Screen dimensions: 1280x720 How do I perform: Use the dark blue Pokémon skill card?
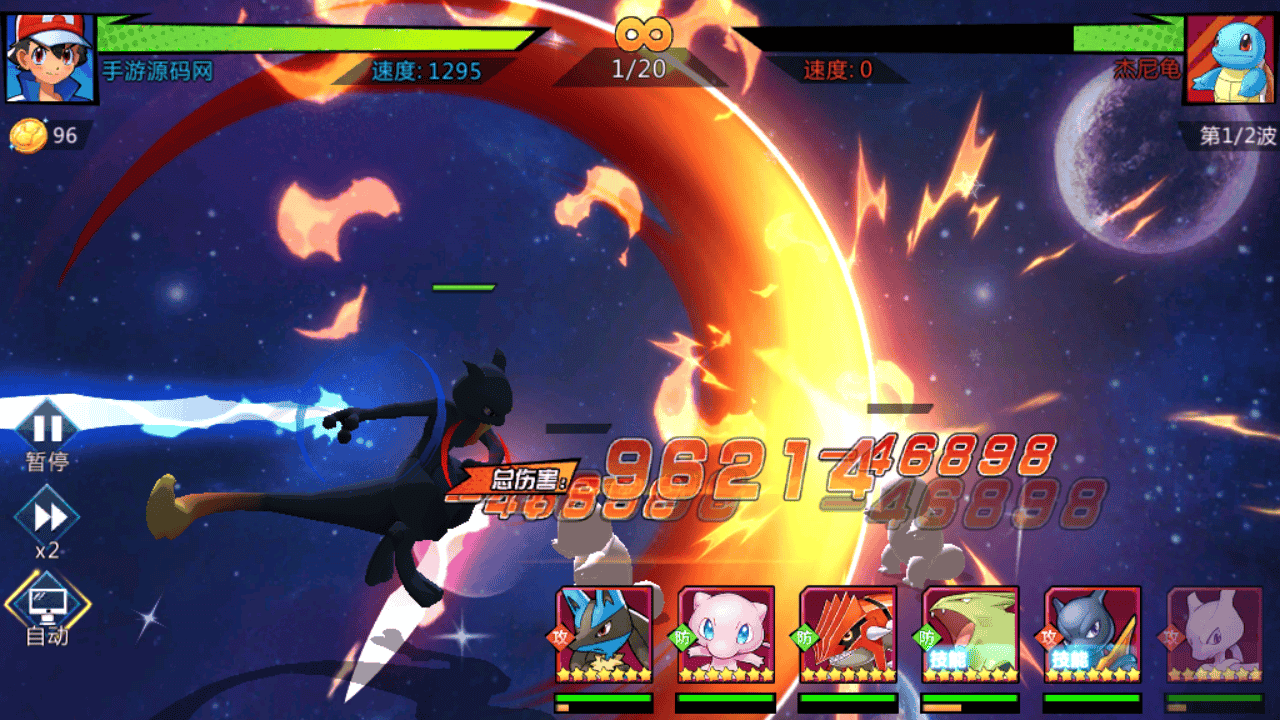(x=1092, y=634)
